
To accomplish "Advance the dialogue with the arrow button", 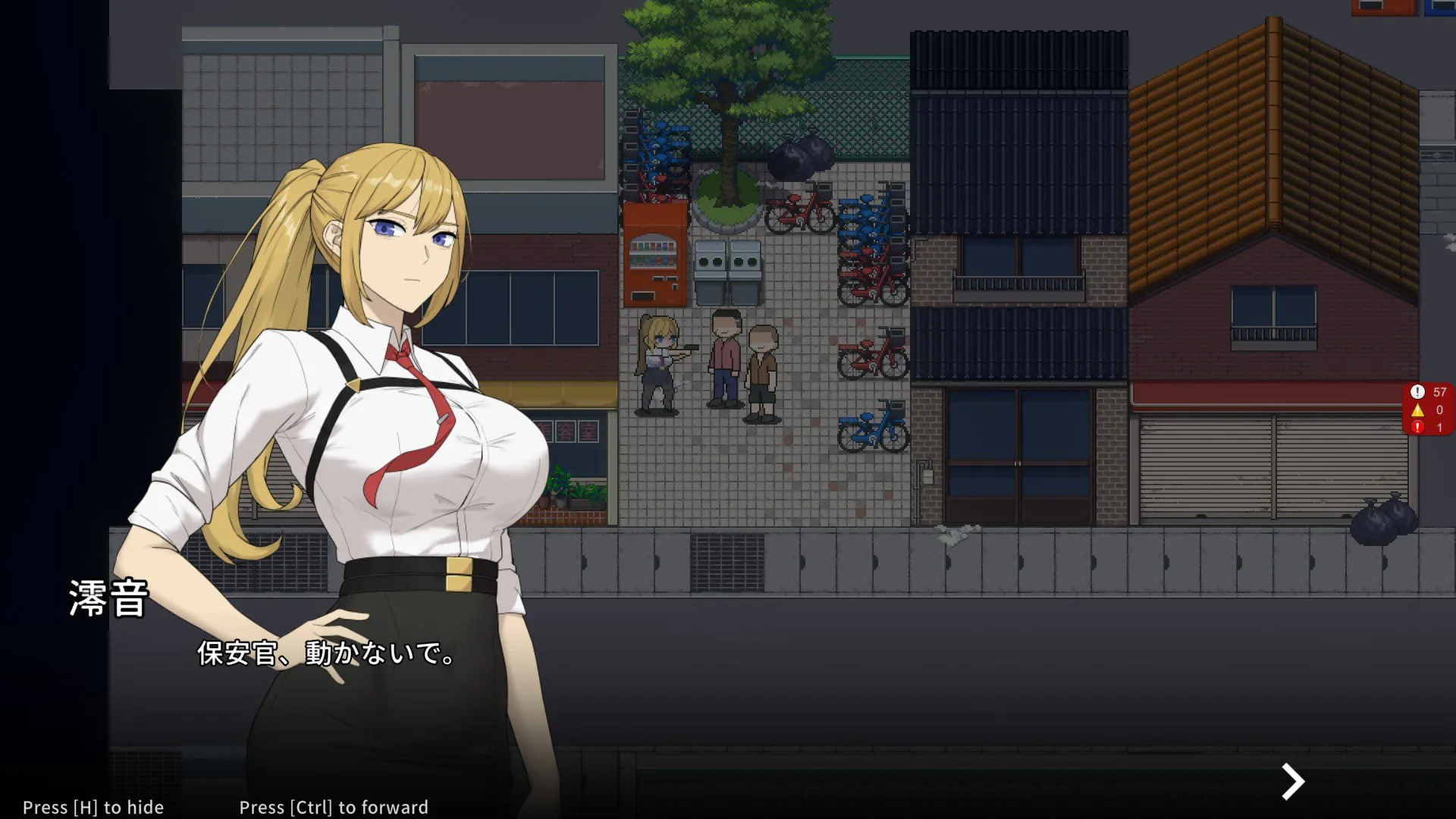I will [x=1292, y=781].
